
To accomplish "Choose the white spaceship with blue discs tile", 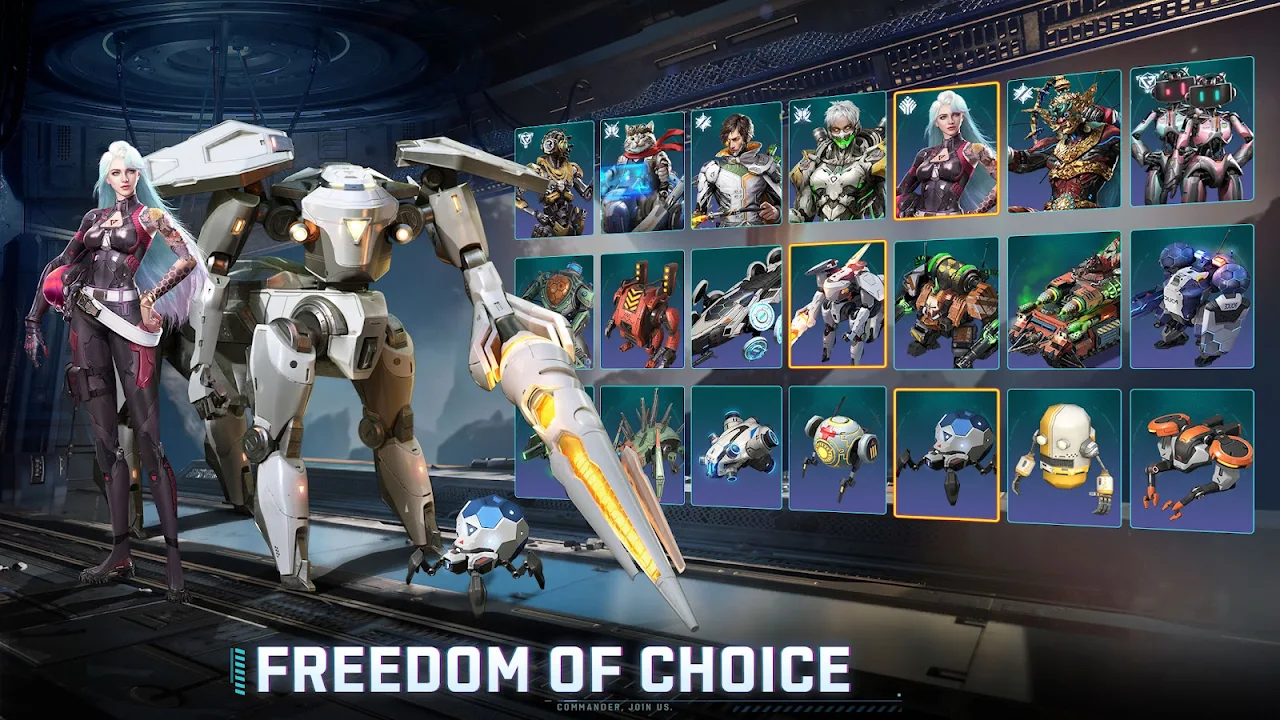I will pos(737,307).
